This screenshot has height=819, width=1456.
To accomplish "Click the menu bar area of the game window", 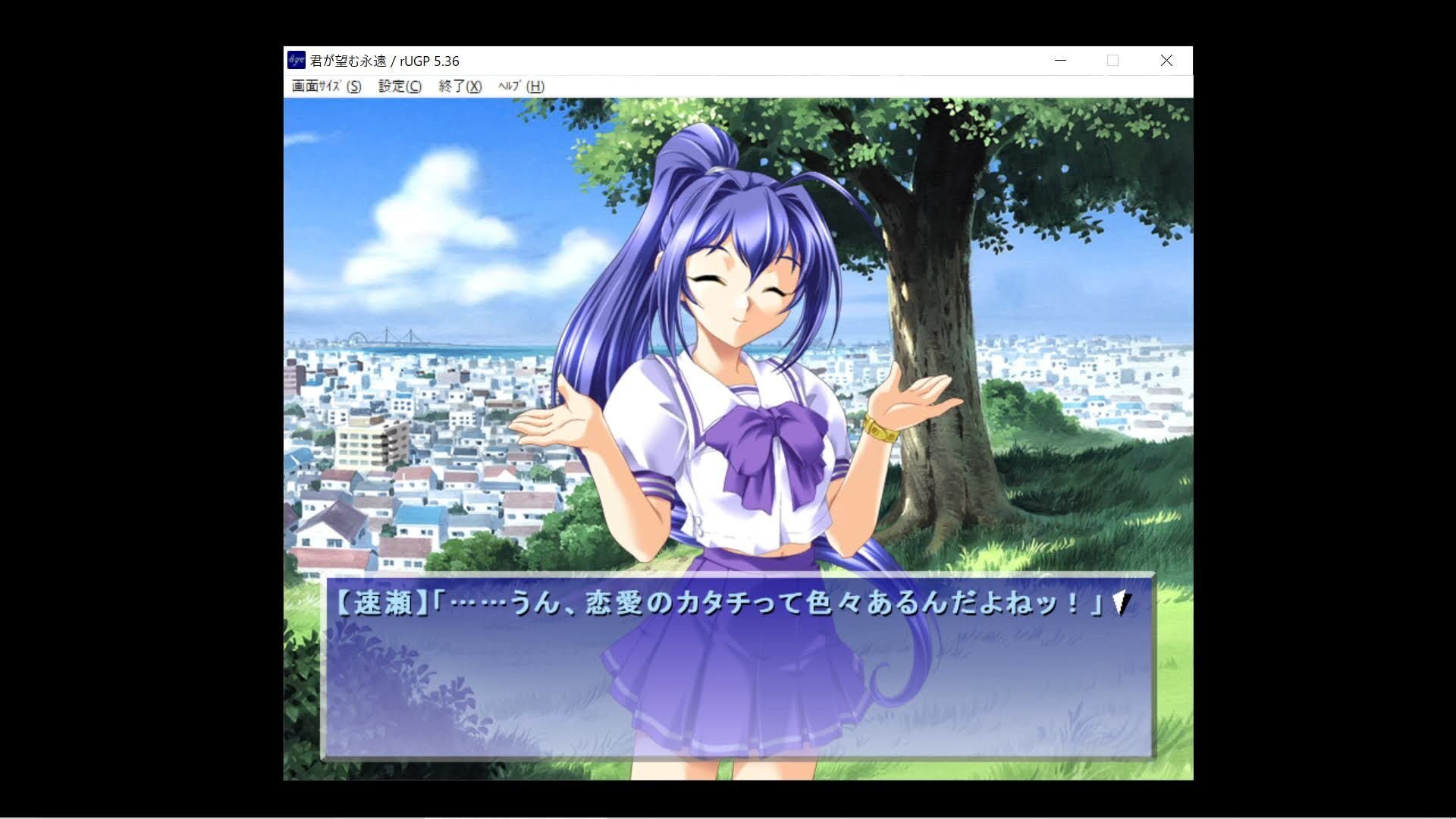I will pyautogui.click(x=682, y=87).
